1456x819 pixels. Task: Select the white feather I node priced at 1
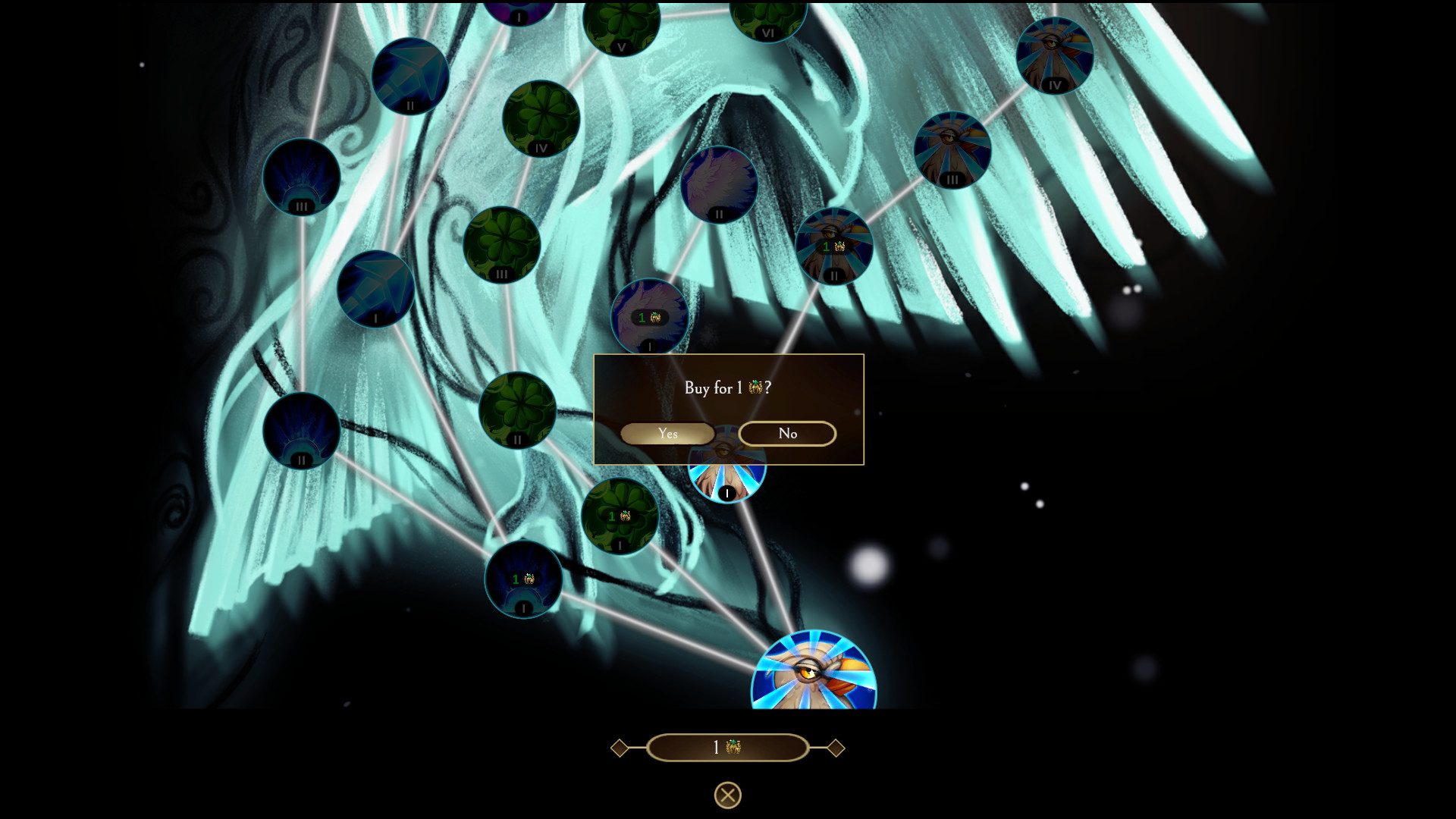[649, 317]
